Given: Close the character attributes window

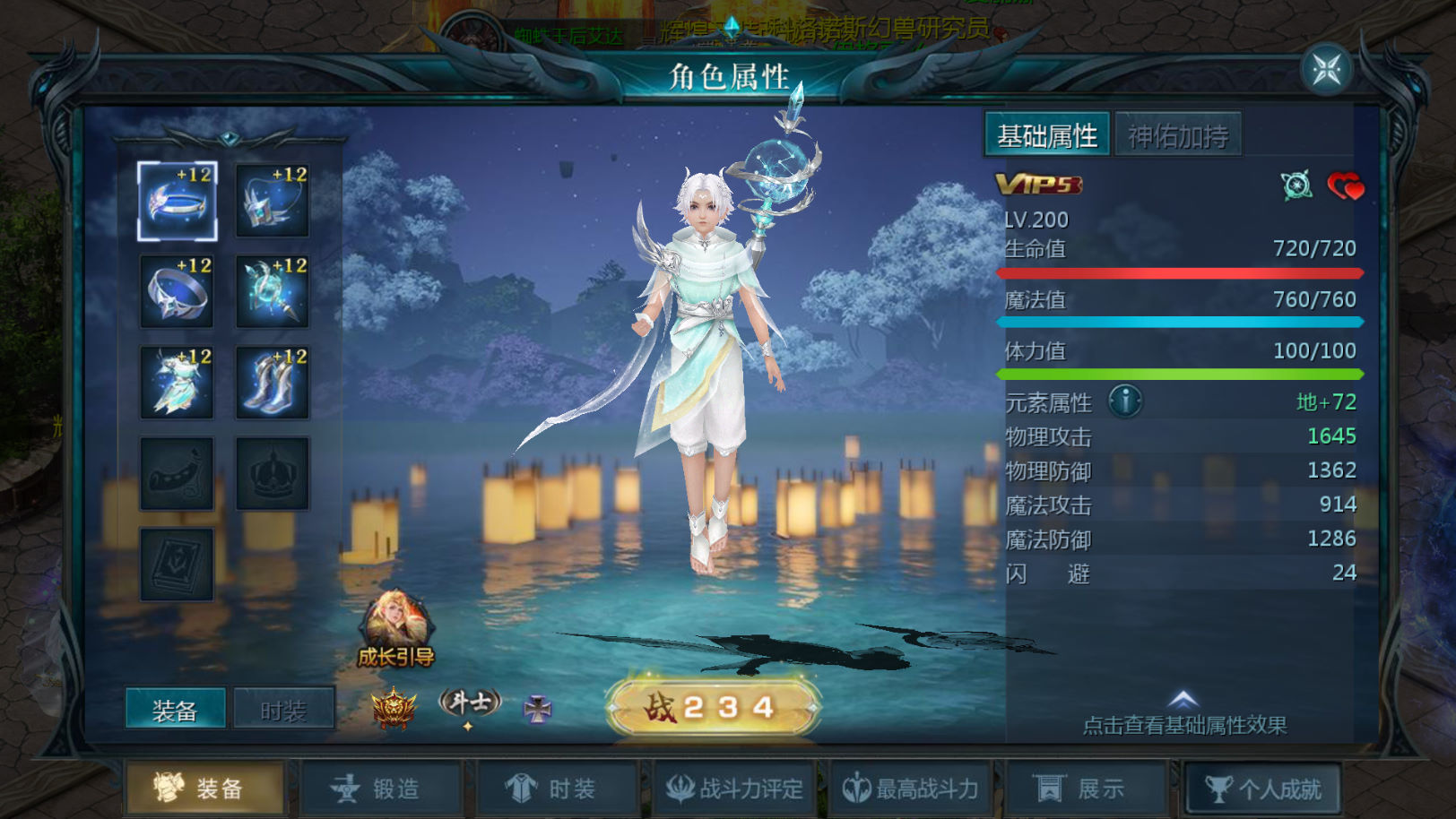Looking at the screenshot, I should tap(1326, 69).
